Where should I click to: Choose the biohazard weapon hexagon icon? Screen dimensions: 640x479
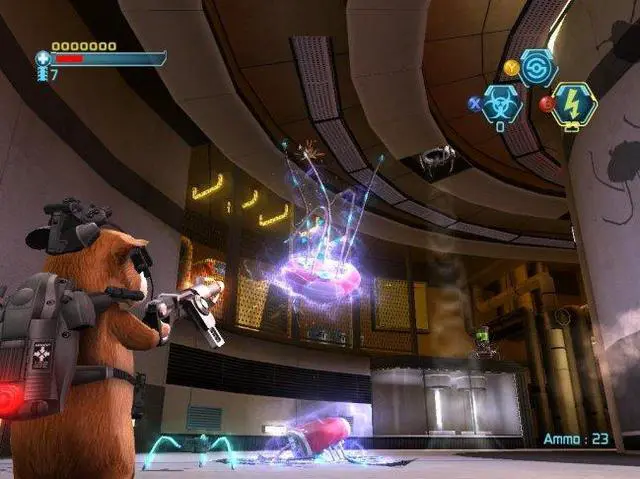[x=501, y=104]
